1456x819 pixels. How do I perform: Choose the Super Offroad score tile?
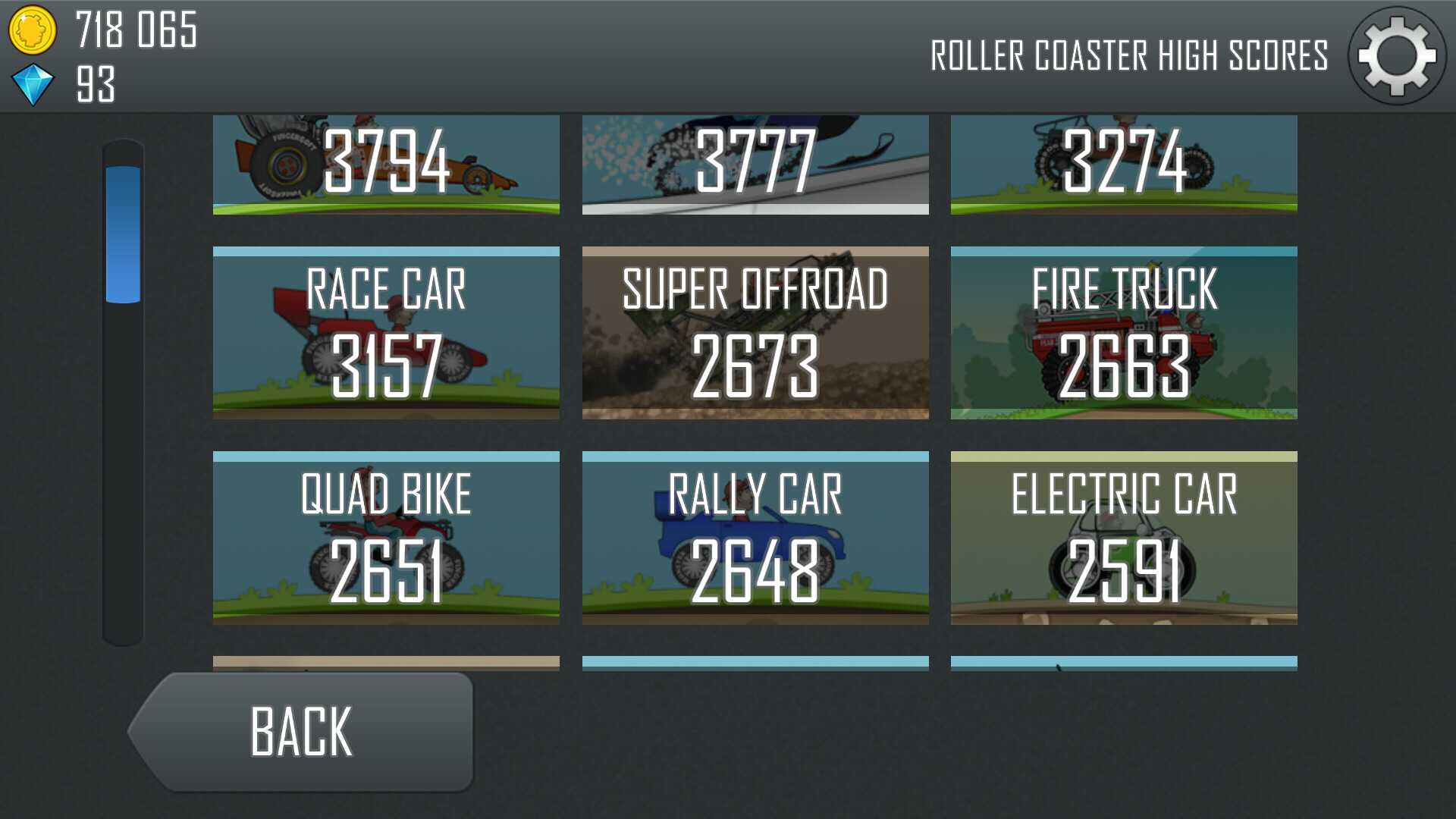tap(755, 333)
